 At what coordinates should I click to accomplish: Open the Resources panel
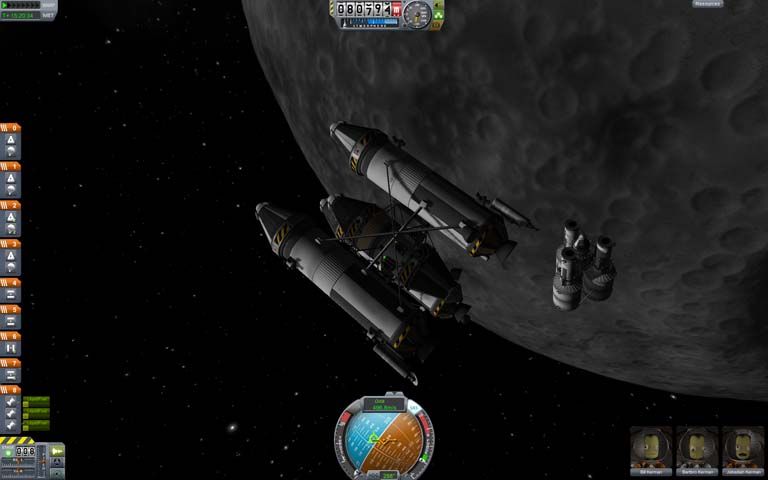coord(708,4)
